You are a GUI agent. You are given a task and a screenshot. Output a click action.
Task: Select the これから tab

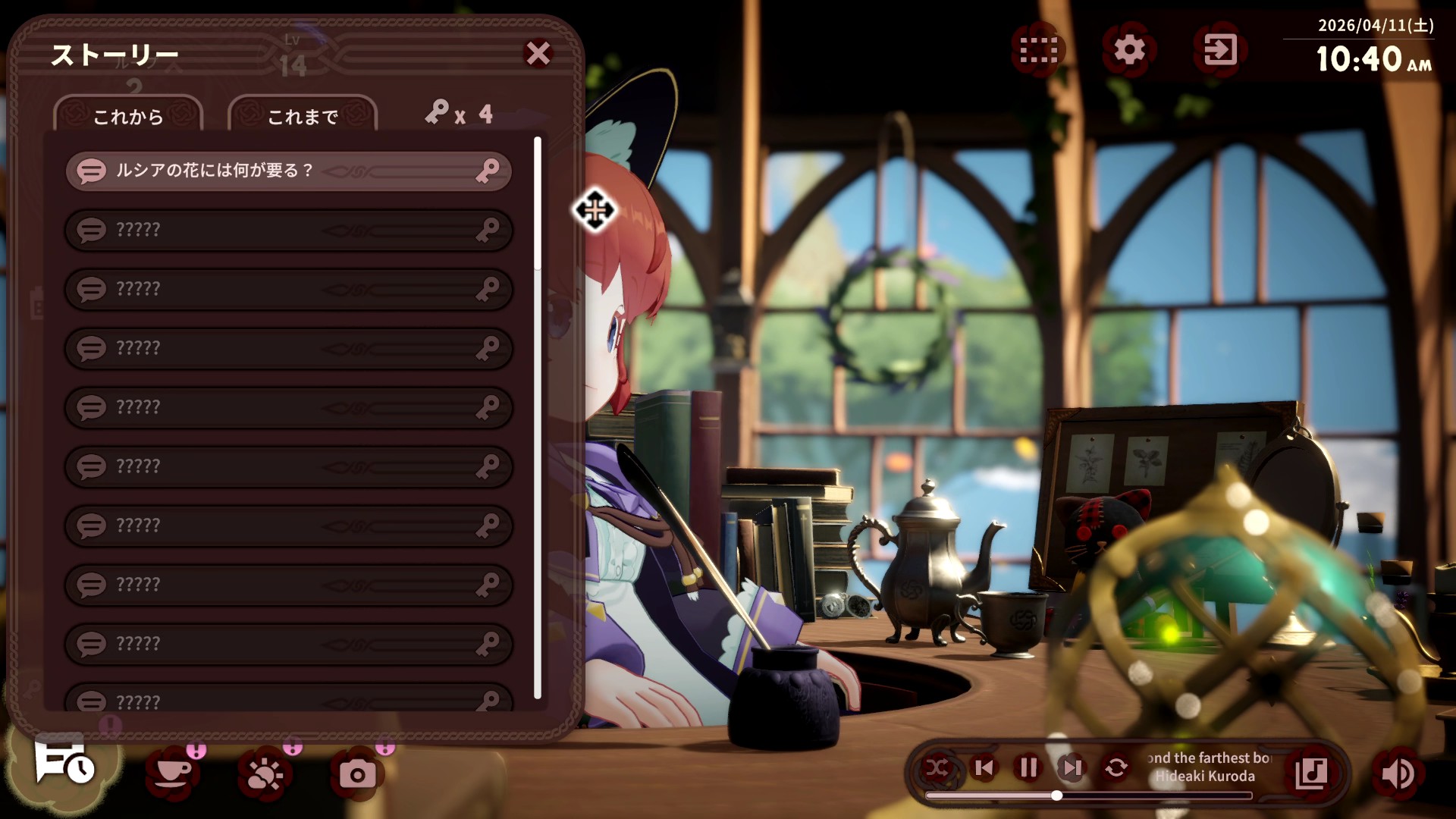[128, 116]
